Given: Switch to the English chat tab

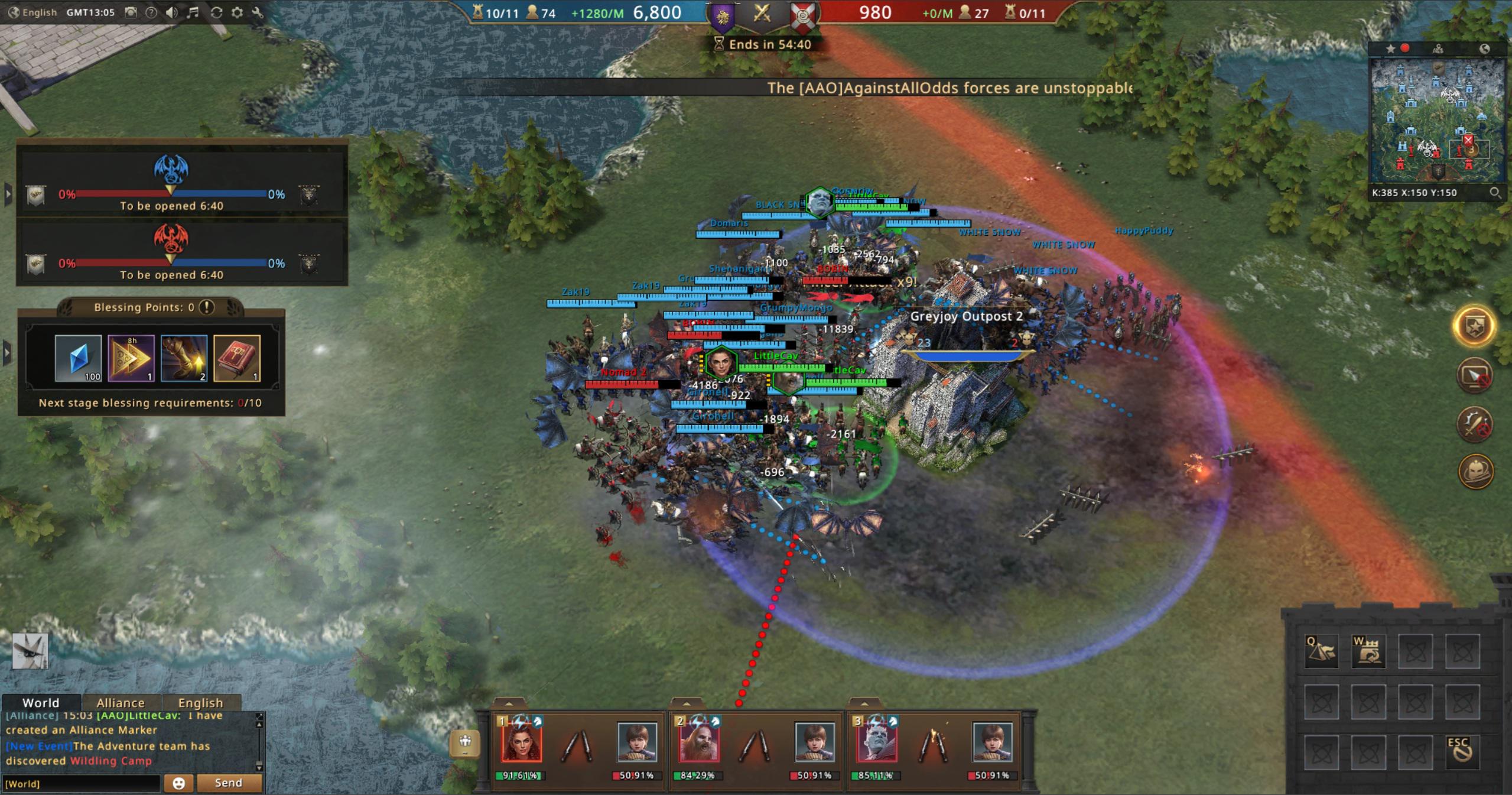Looking at the screenshot, I should pyautogui.click(x=200, y=702).
